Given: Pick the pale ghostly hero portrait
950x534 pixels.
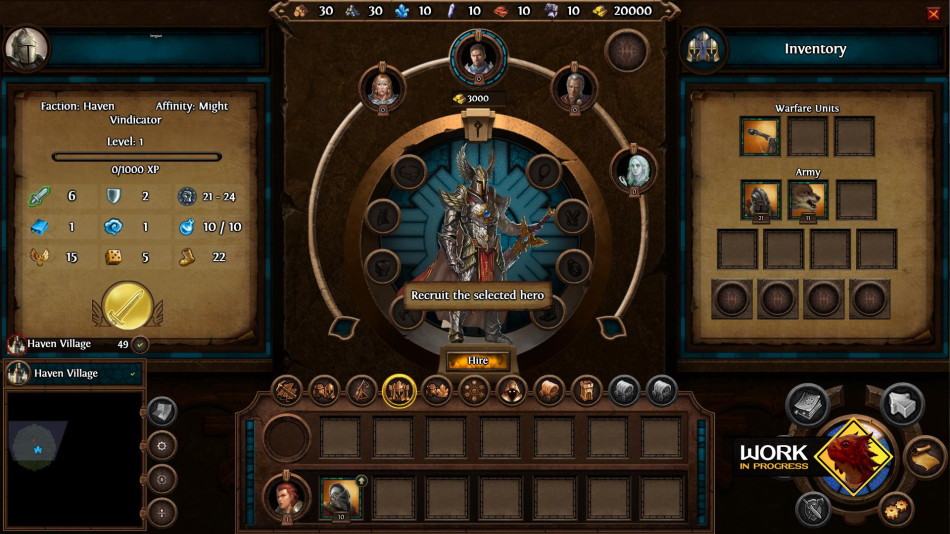Looking at the screenshot, I should [x=634, y=170].
